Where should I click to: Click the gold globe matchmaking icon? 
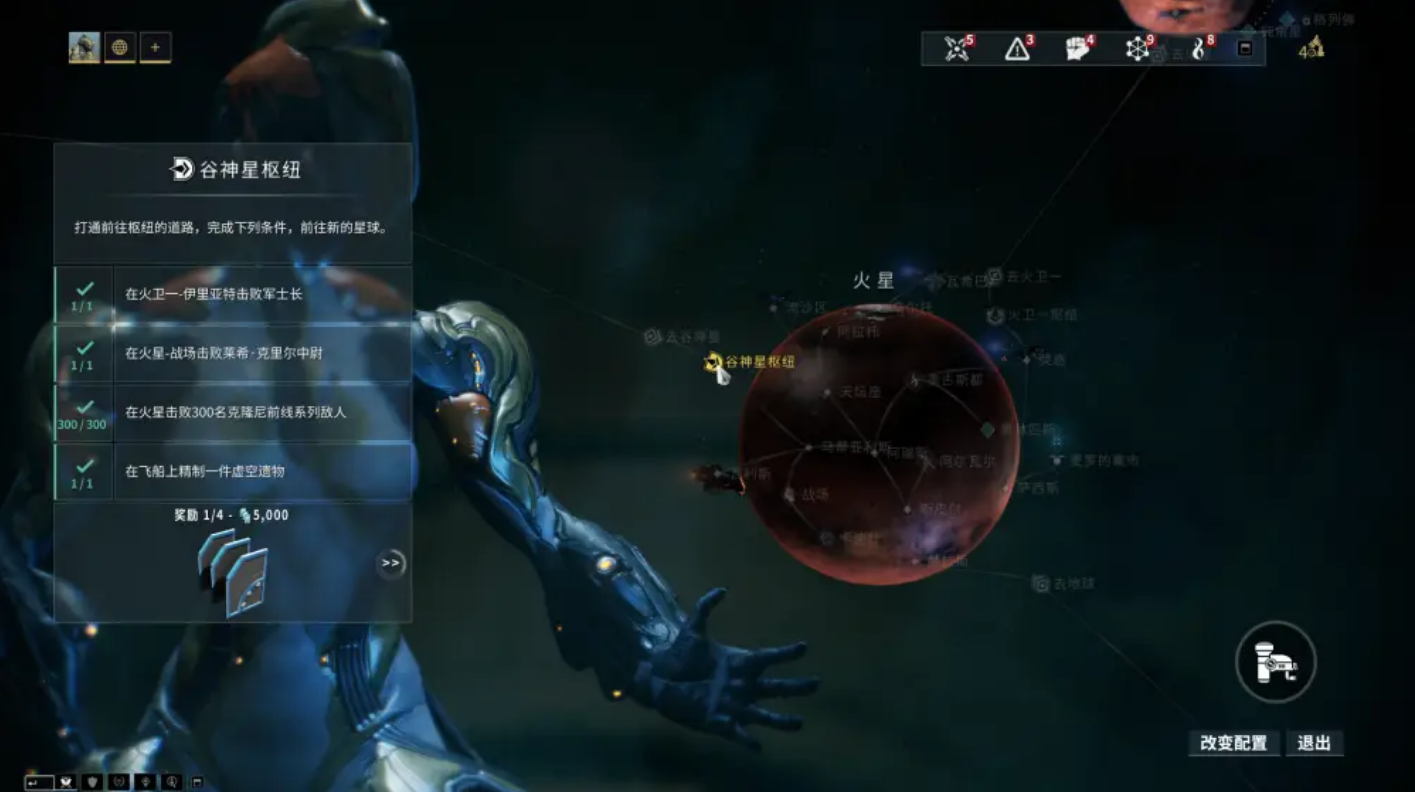click(120, 47)
